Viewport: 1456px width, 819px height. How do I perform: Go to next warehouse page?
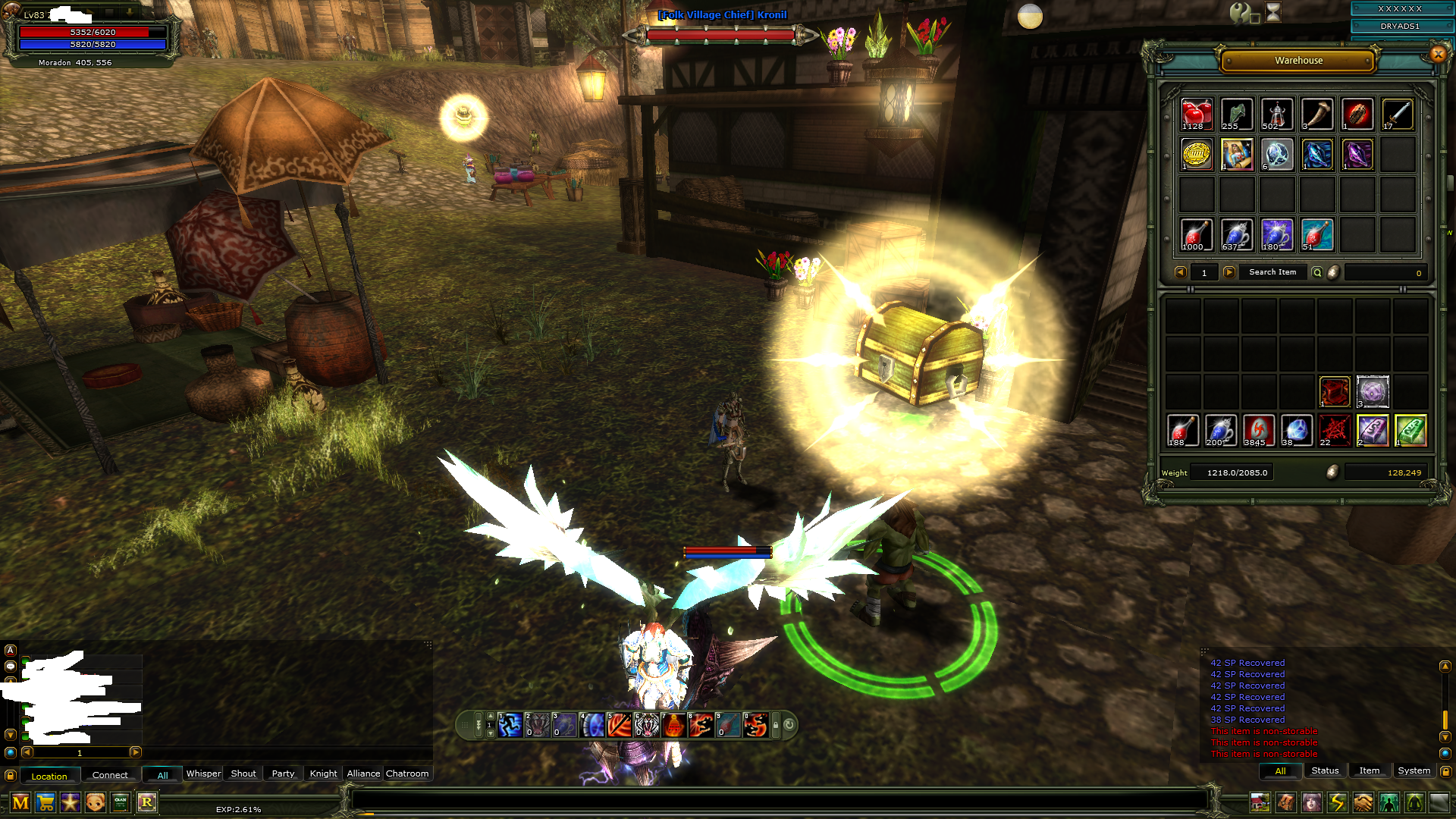coord(1229,272)
